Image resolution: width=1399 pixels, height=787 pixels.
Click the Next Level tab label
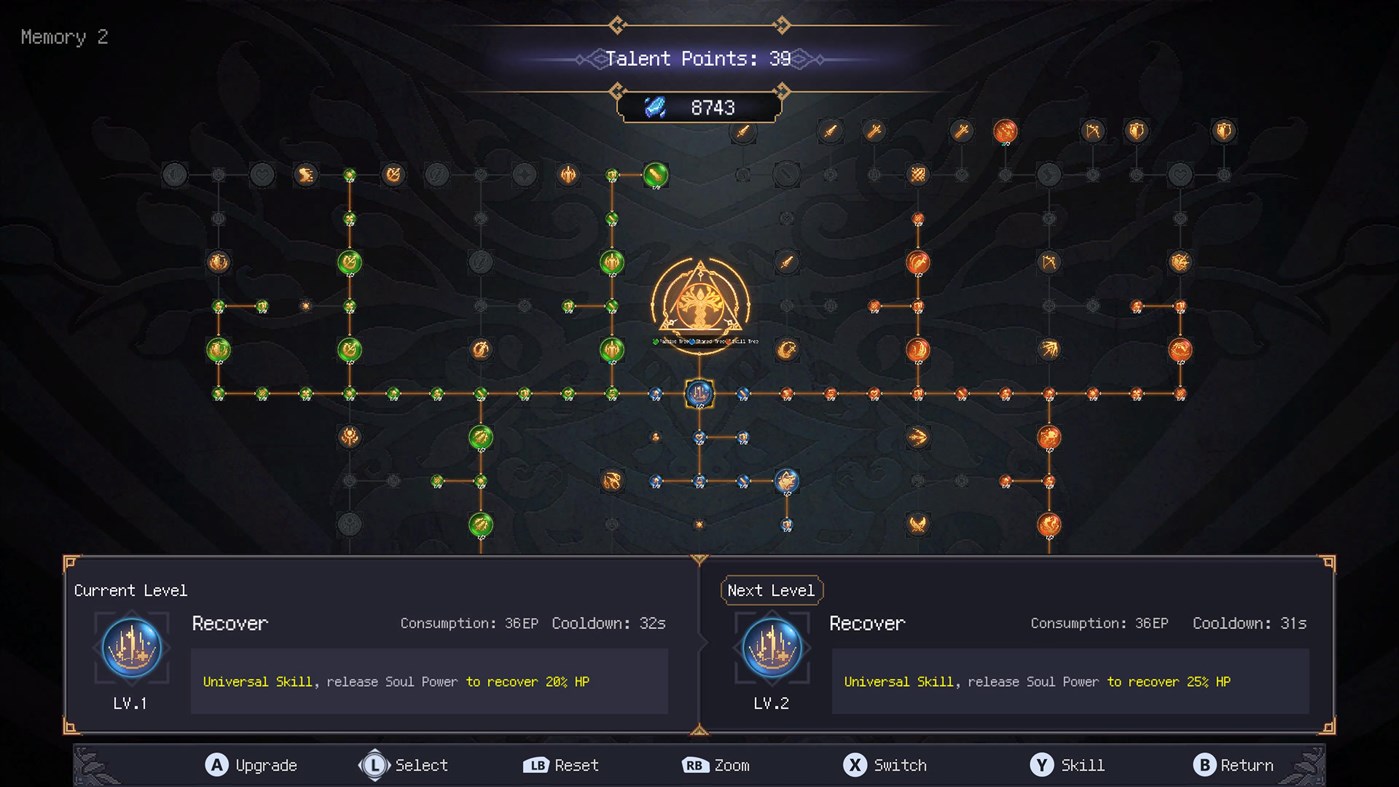[772, 590]
